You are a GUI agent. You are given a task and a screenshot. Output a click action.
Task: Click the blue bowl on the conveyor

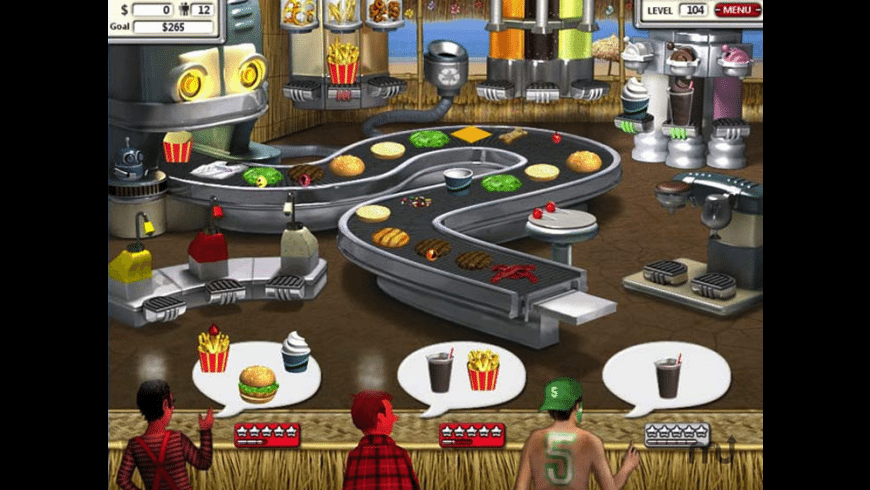coord(459,179)
